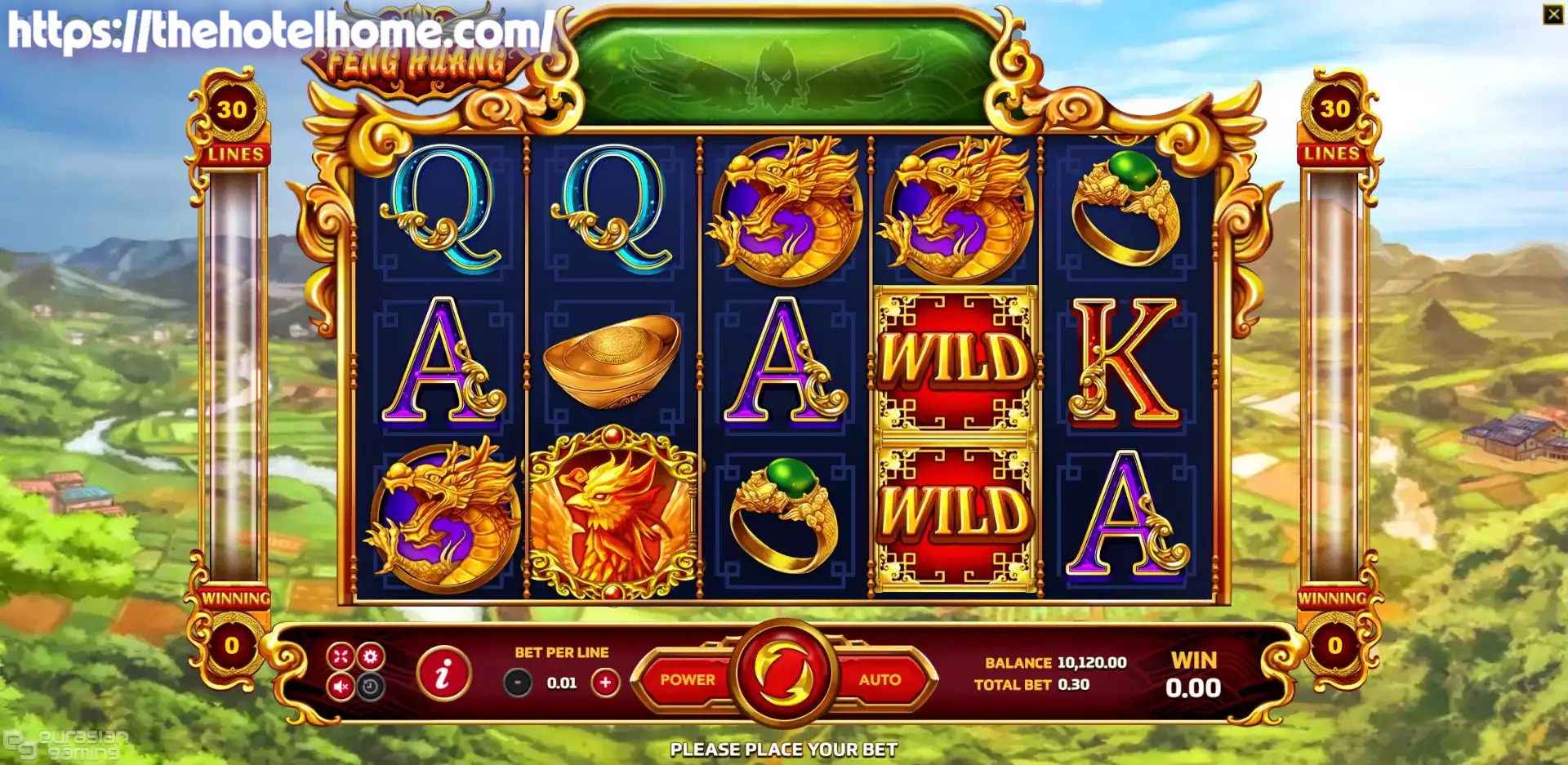Viewport: 1568px width, 765px height.
Task: Activate the POWER button
Action: 687,679
